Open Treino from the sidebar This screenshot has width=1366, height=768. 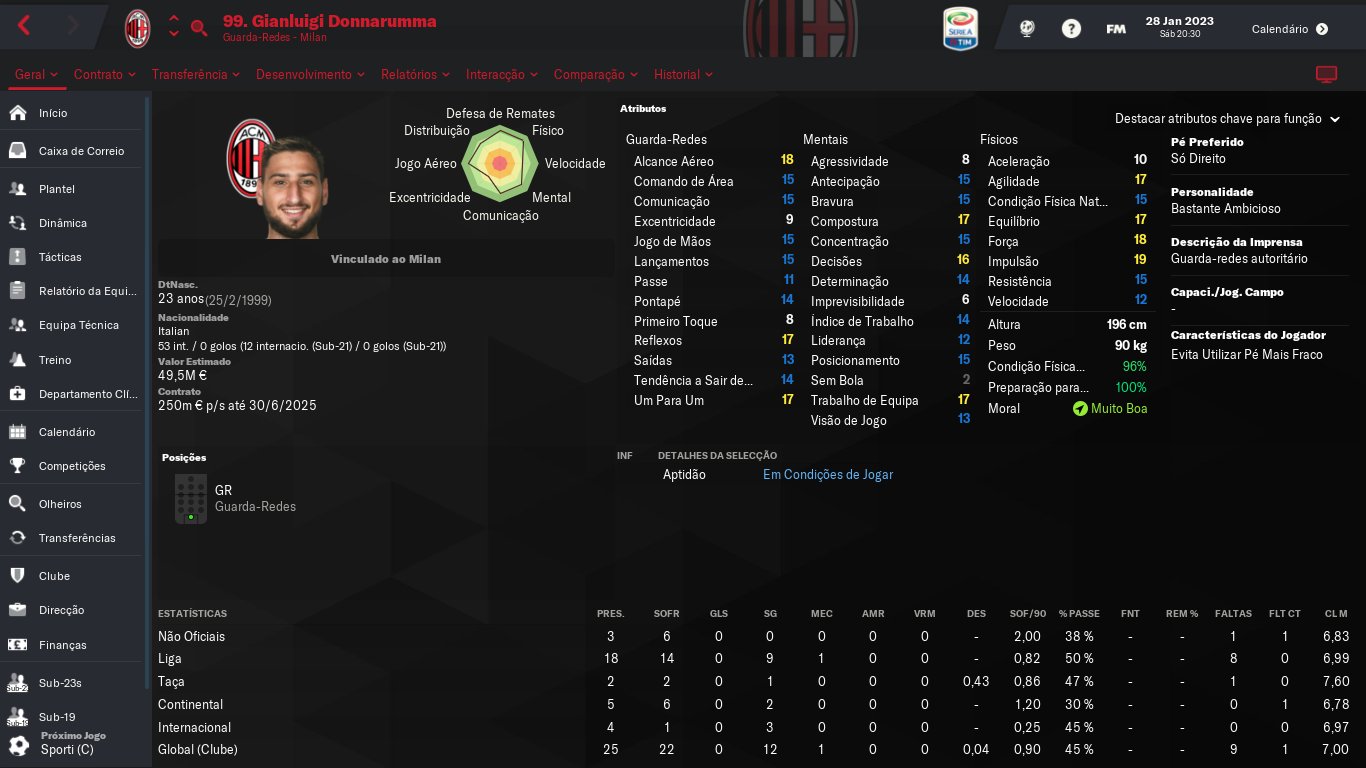[x=55, y=360]
